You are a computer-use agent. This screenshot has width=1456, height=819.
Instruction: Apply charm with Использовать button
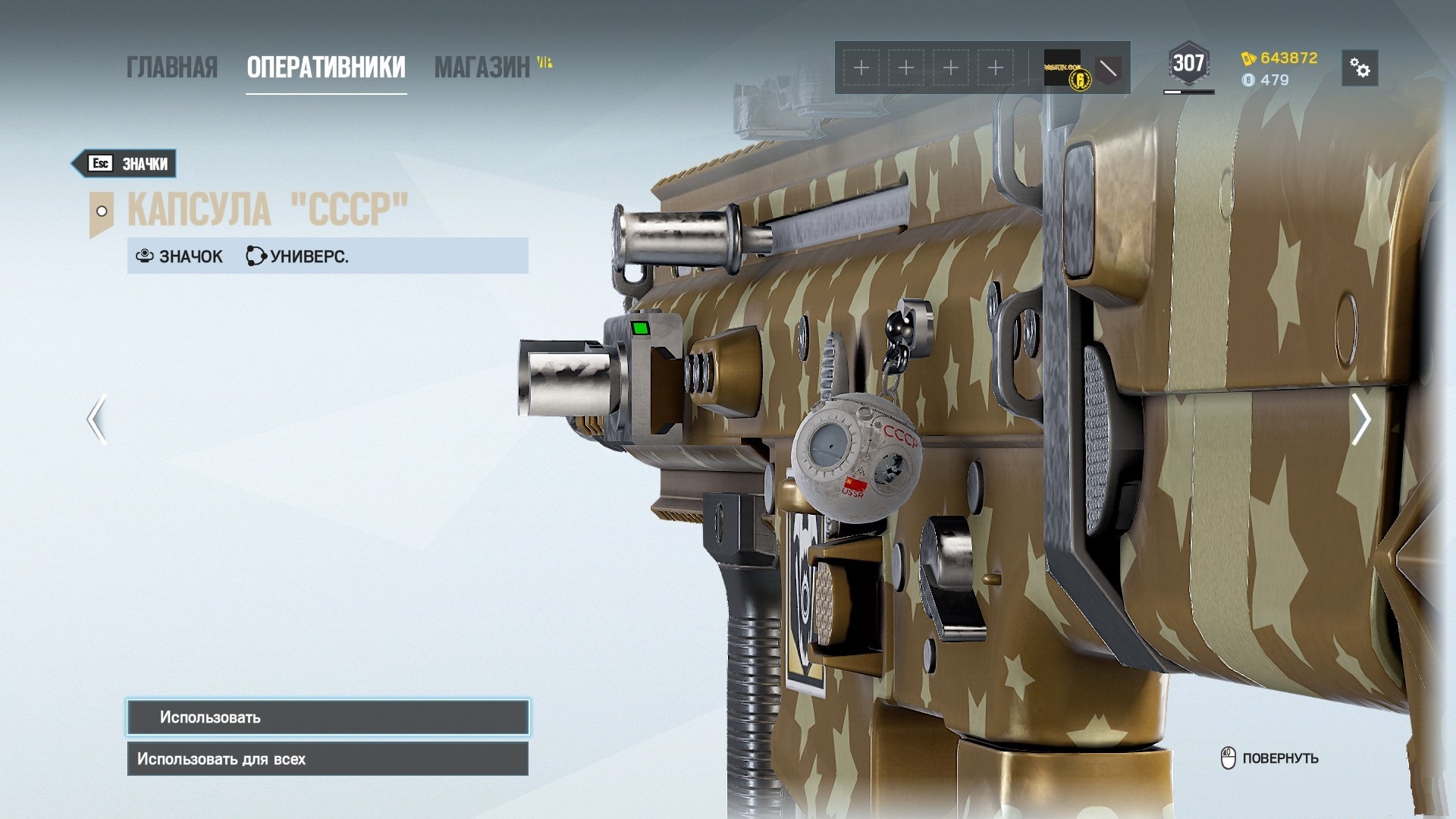[328, 717]
